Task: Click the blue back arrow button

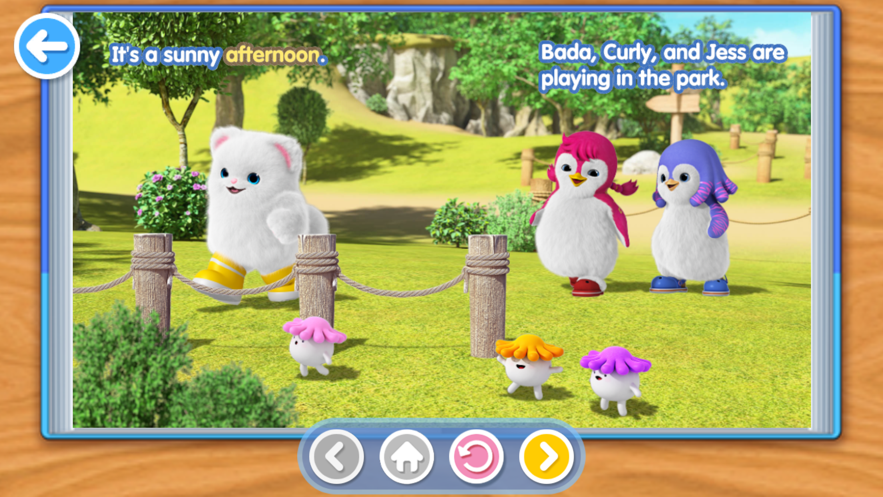Action: [x=46, y=45]
